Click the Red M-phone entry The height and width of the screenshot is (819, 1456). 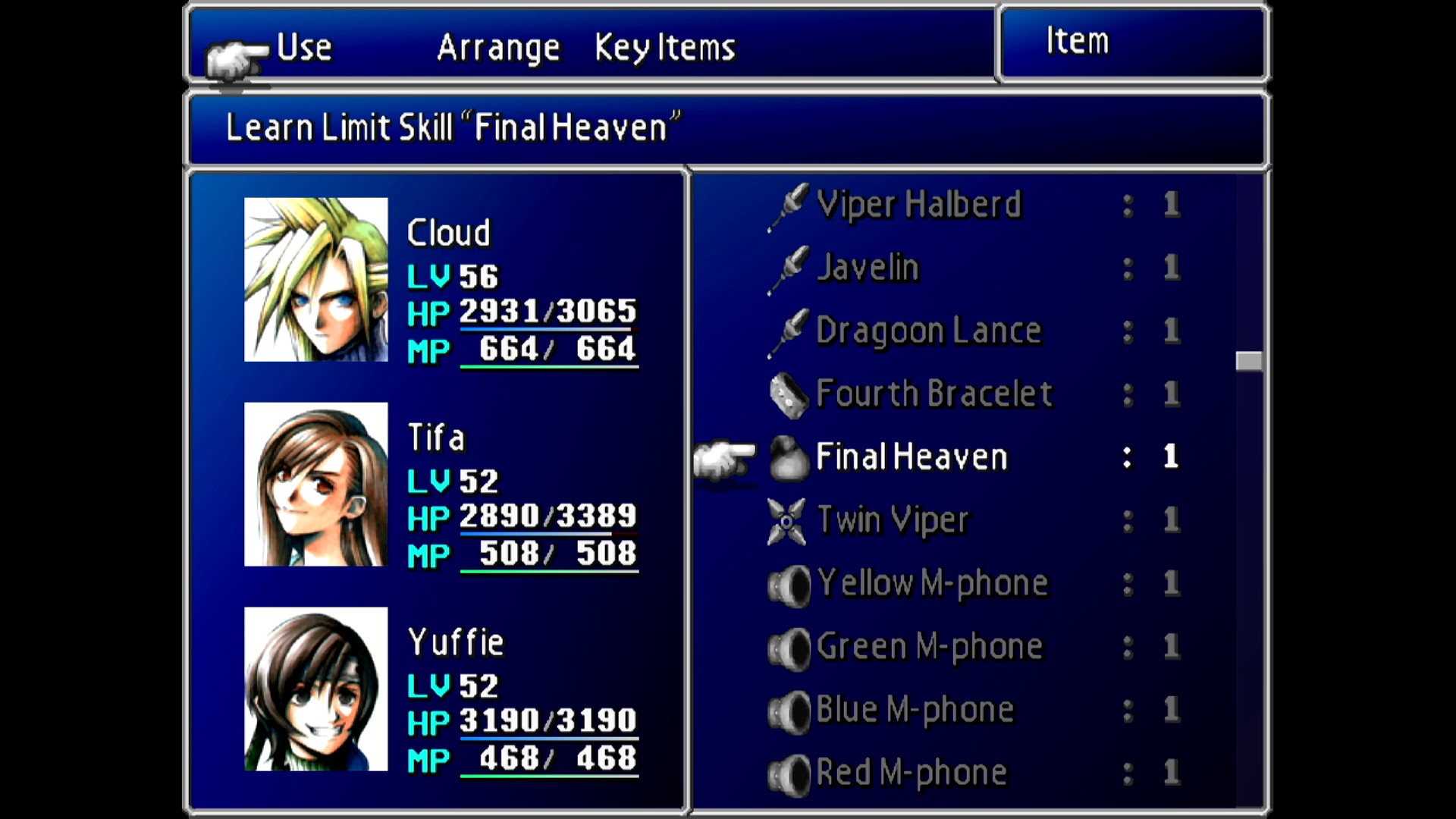pos(911,773)
